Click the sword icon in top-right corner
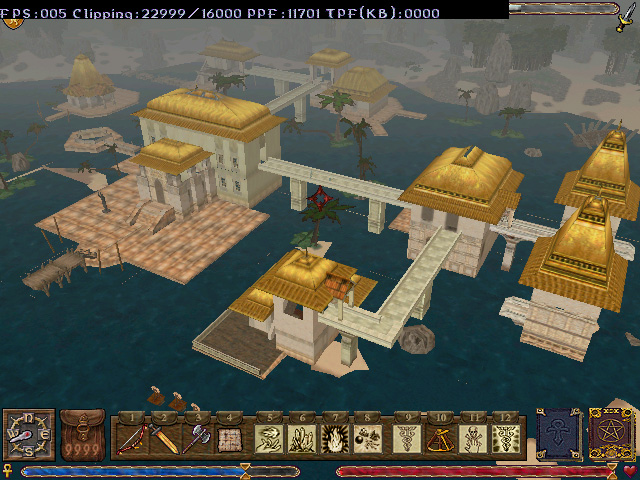640x480 pixels. 626,18
